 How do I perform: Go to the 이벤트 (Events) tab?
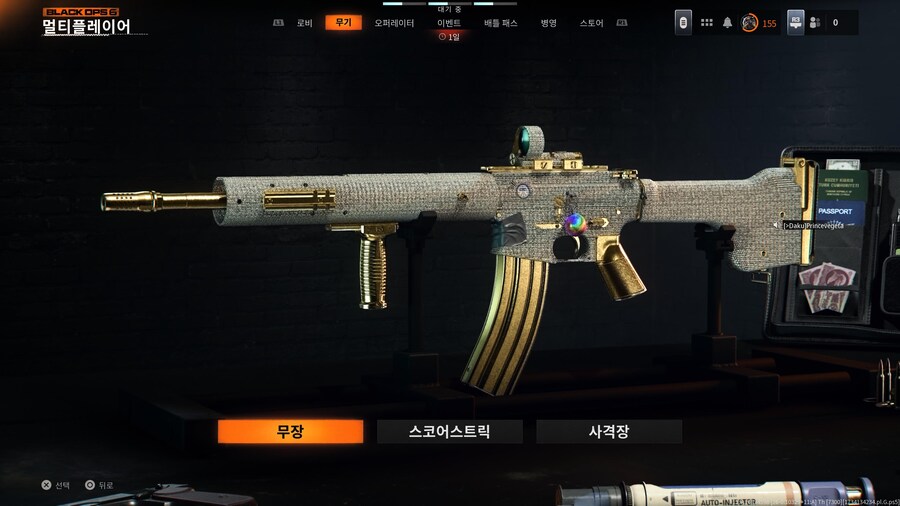449,23
